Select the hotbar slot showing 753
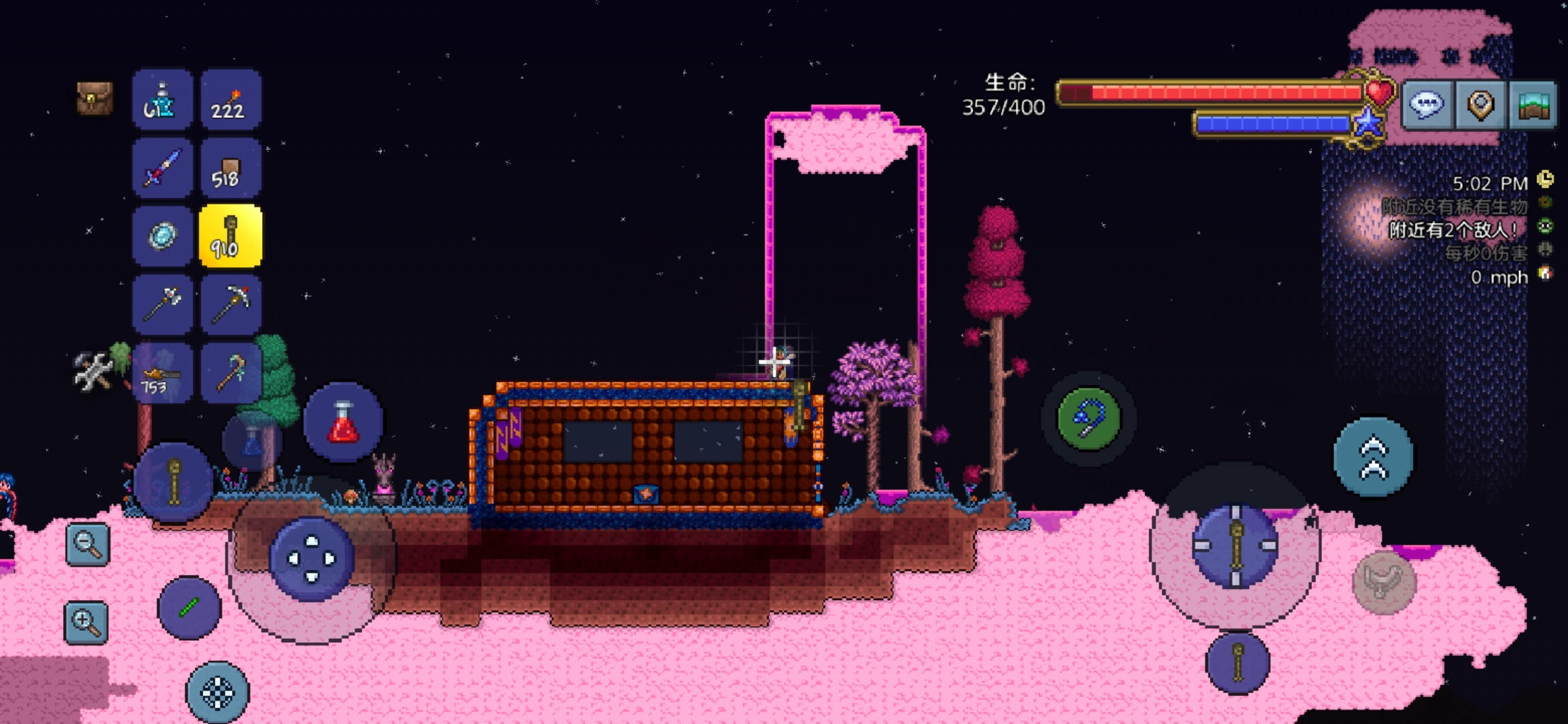The image size is (1568, 724). (x=162, y=373)
